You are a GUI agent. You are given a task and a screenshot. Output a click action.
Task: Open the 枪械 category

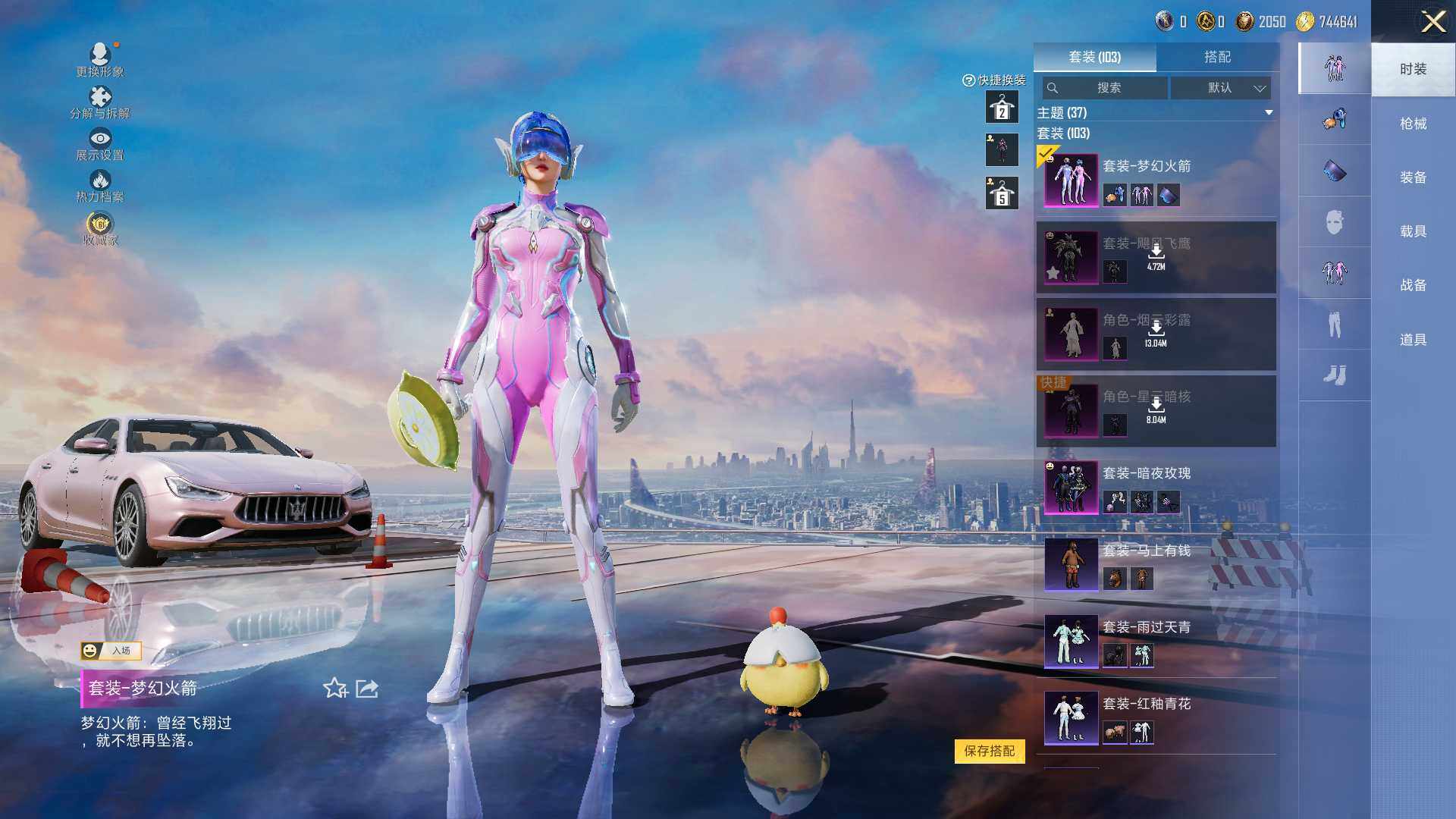(1413, 124)
